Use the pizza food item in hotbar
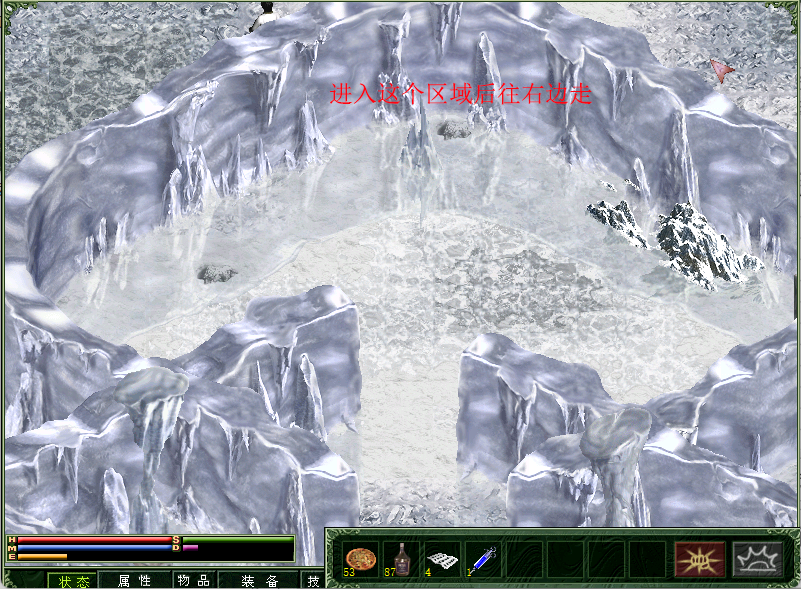The width and height of the screenshot is (801, 589). (358, 559)
